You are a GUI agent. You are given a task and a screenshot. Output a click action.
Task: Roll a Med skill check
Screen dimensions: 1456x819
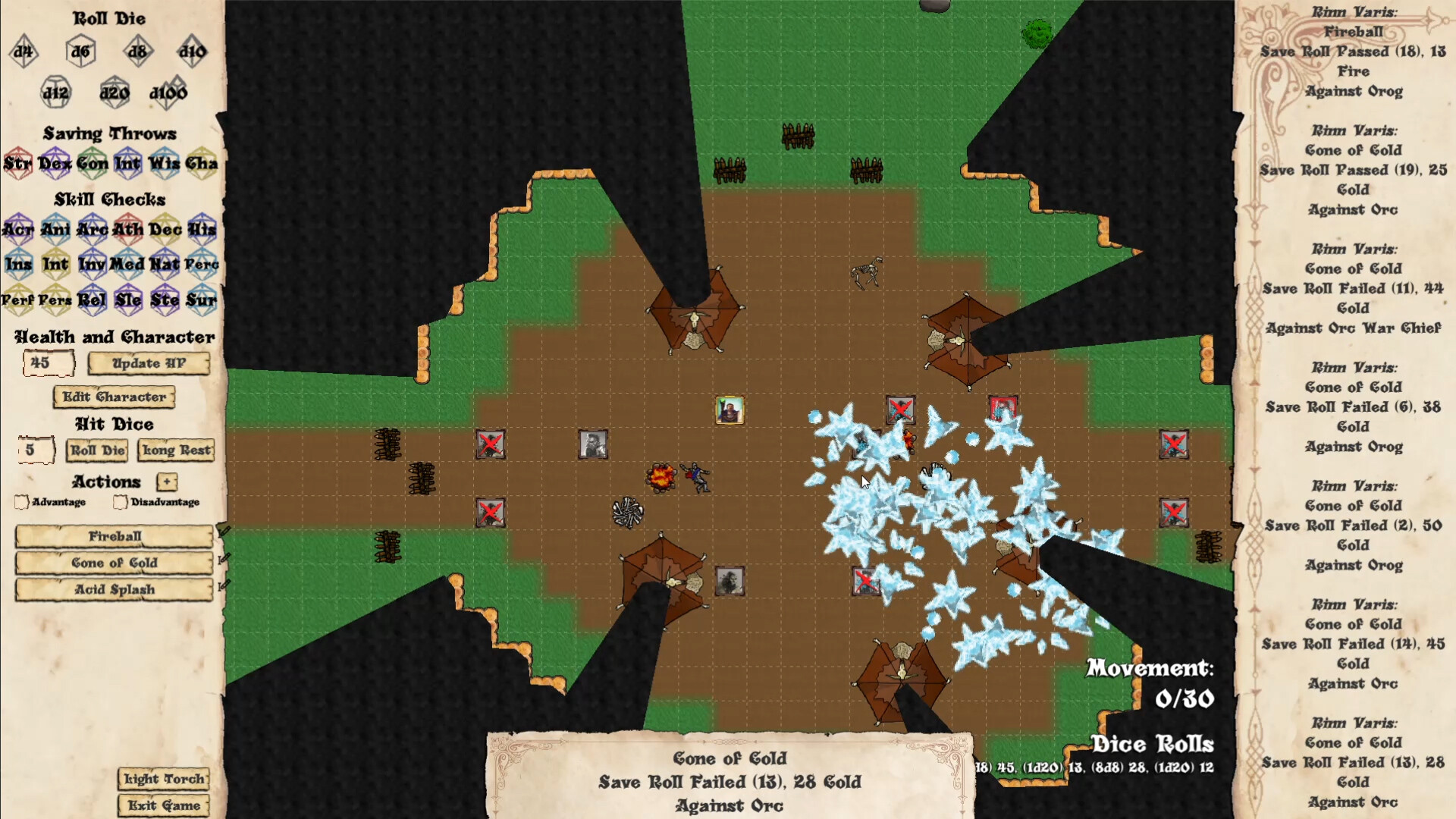(x=129, y=264)
